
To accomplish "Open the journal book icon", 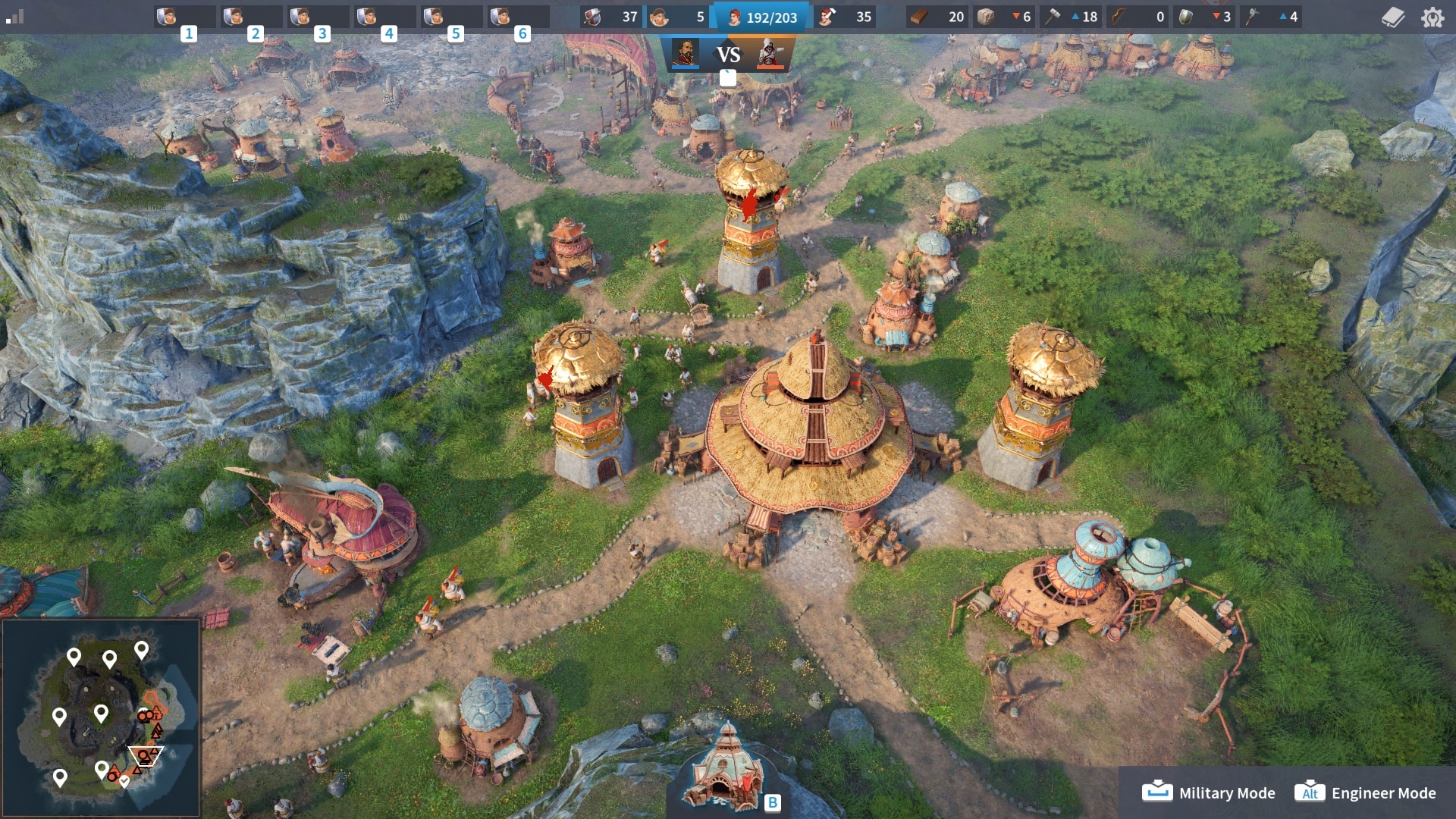I will (x=1394, y=17).
